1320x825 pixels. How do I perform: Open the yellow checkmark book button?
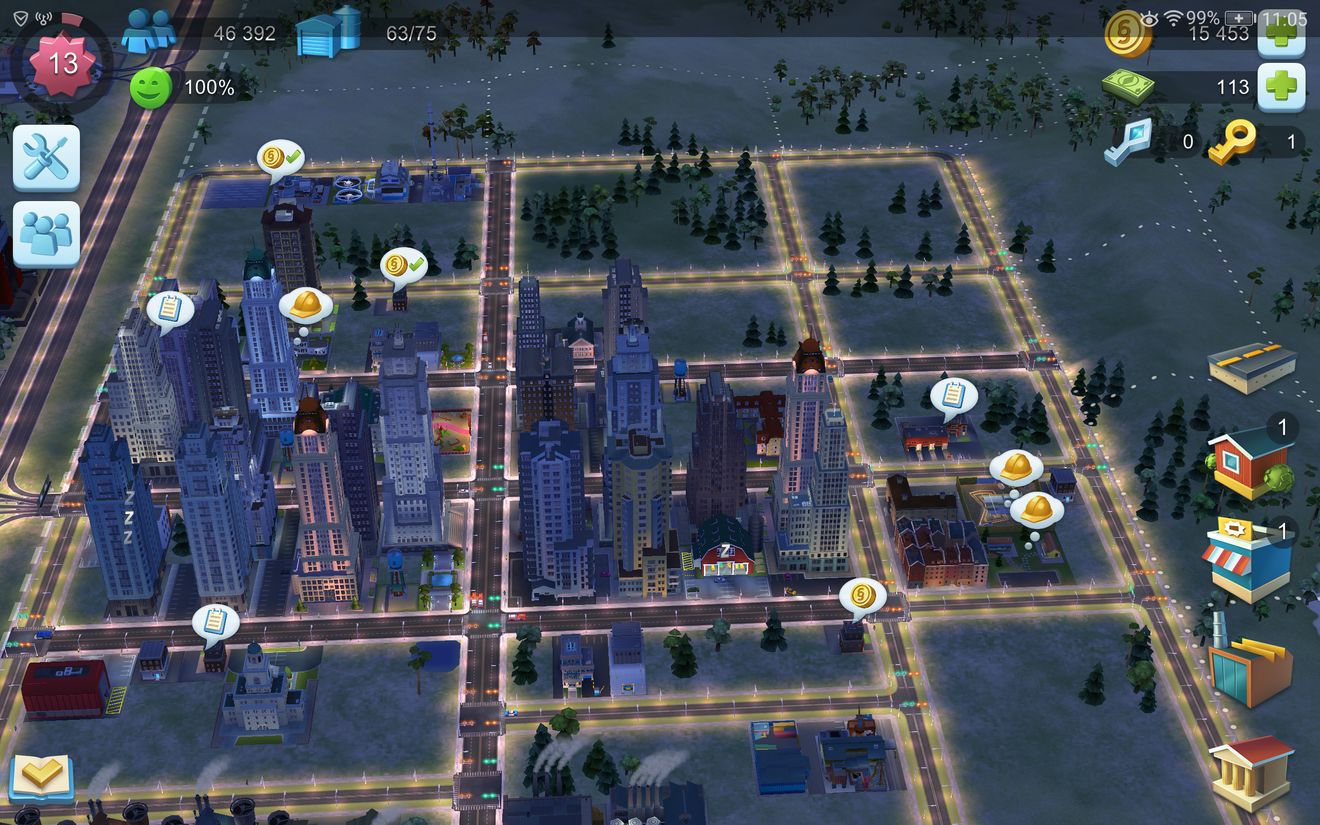[41, 776]
